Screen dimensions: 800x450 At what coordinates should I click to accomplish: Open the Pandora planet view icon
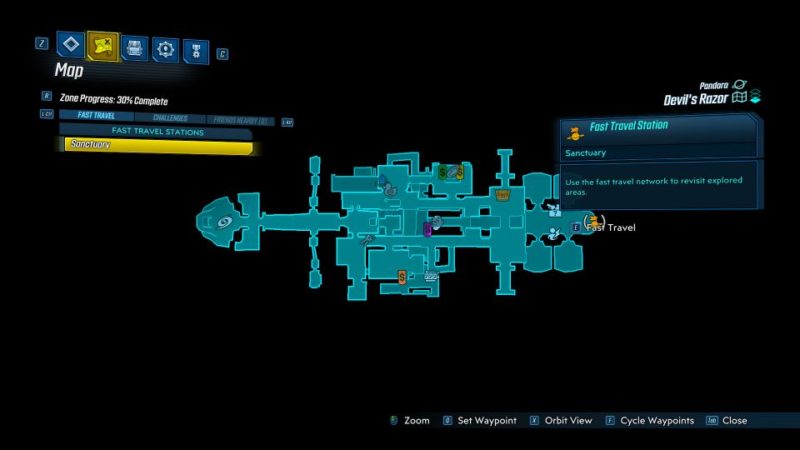(x=740, y=85)
